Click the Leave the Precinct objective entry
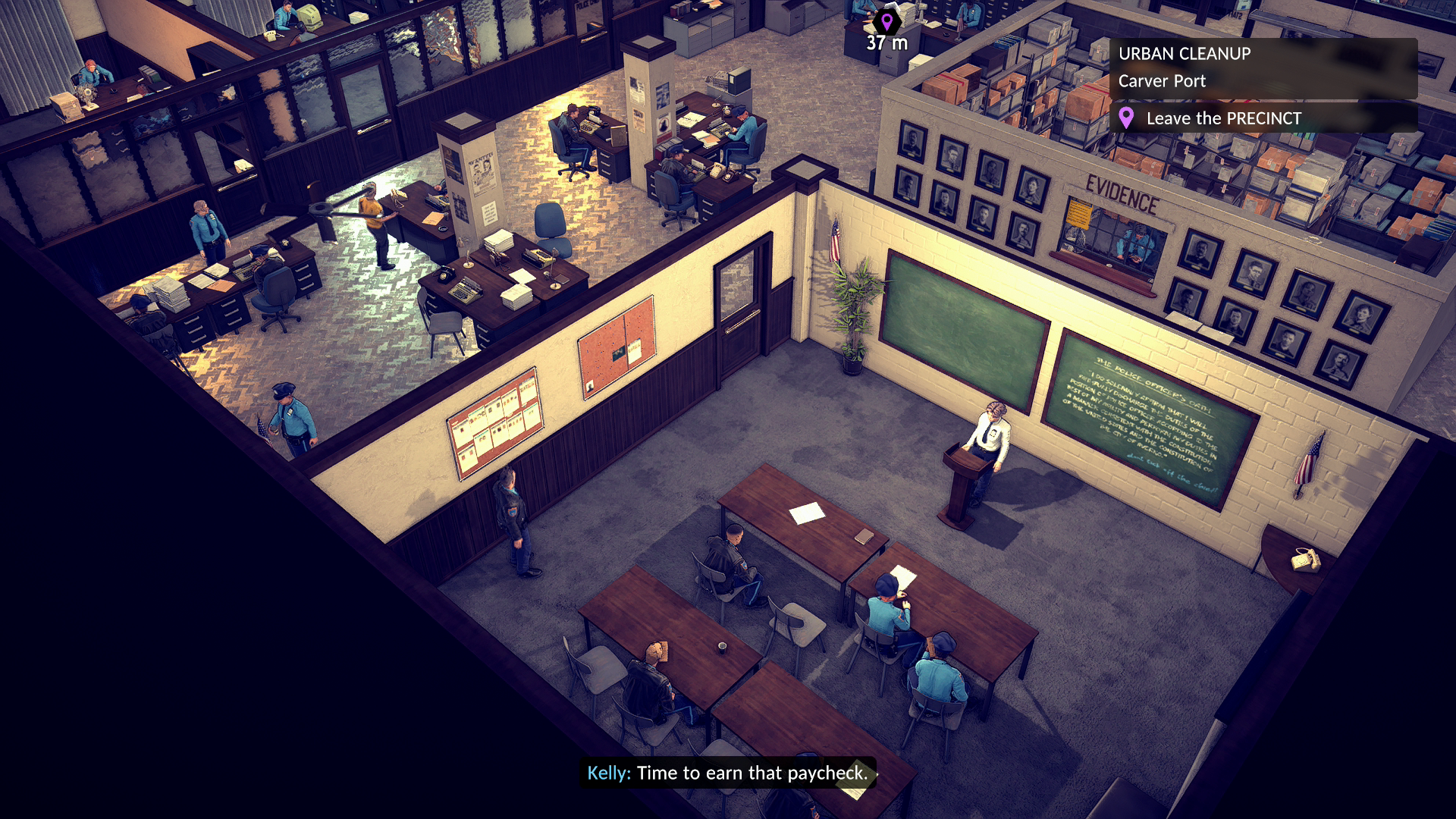 click(x=1222, y=118)
